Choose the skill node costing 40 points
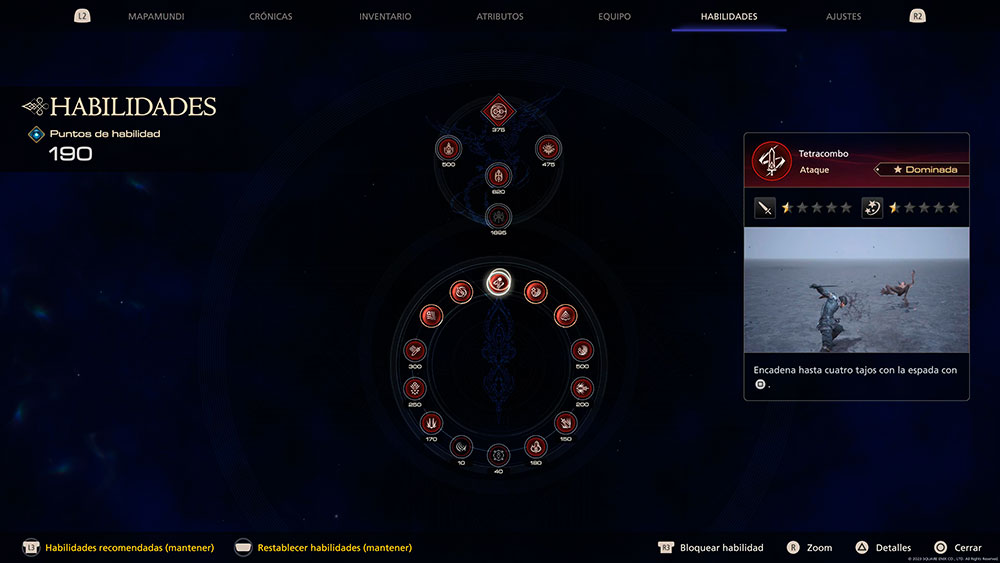The width and height of the screenshot is (1000, 563). coord(497,456)
